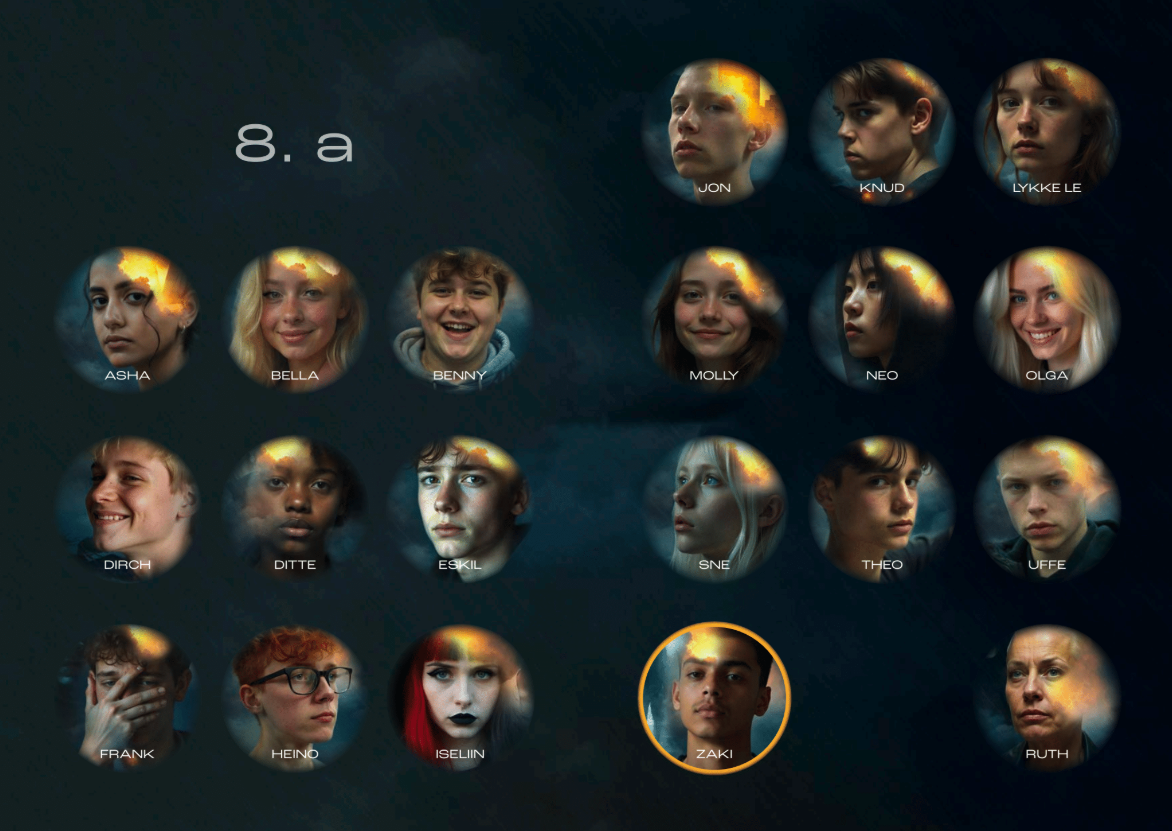Choose the Knud character portrait

[x=881, y=130]
